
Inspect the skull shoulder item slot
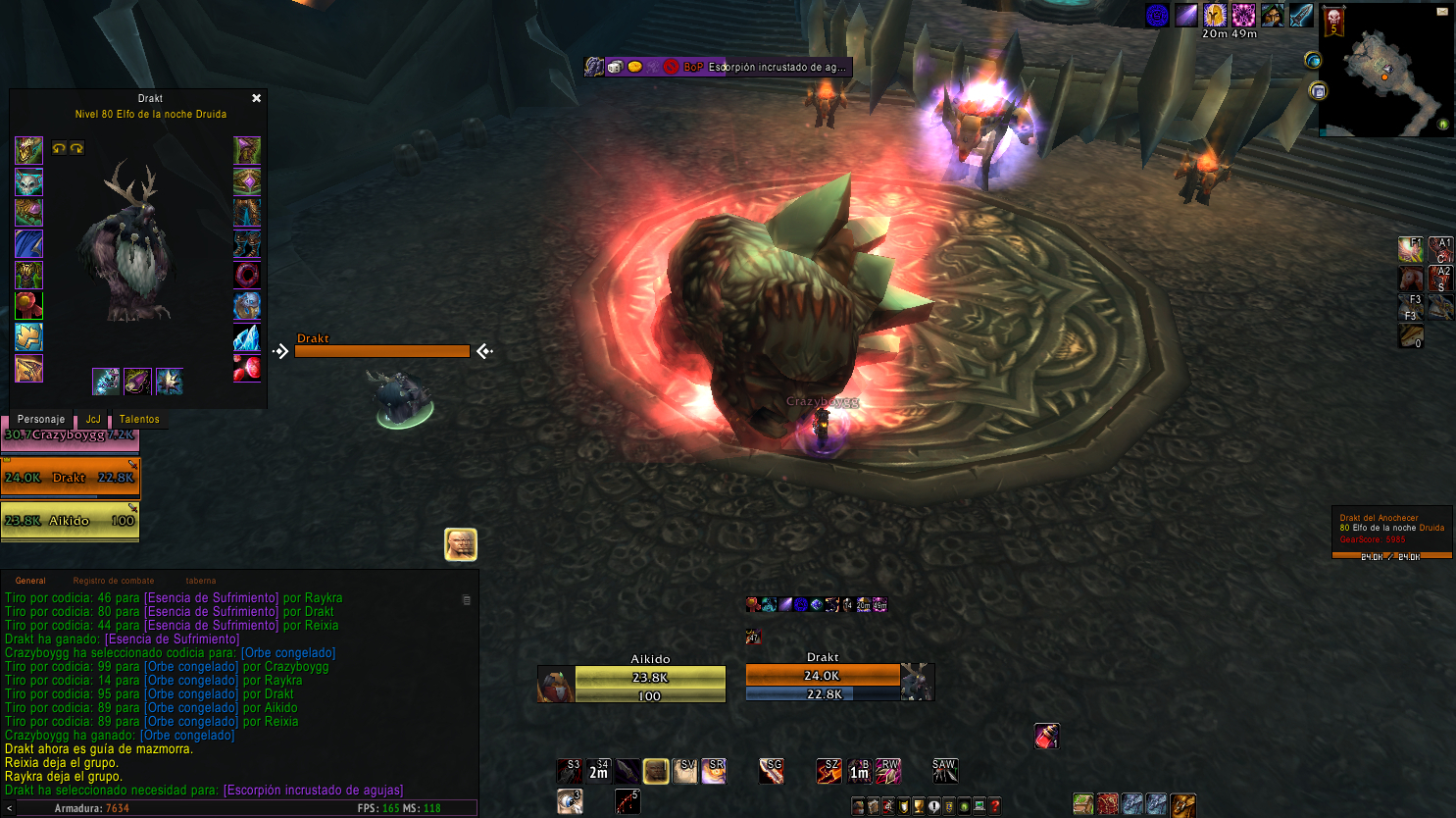[28, 181]
